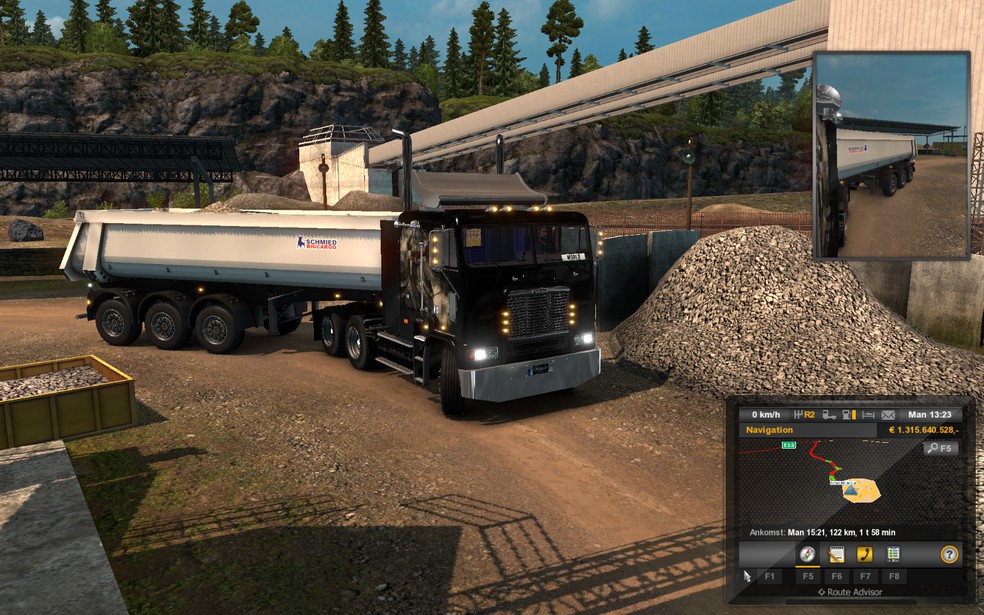984x615 pixels.
Task: Open the yellow phone assistance tab
Action: (865, 554)
